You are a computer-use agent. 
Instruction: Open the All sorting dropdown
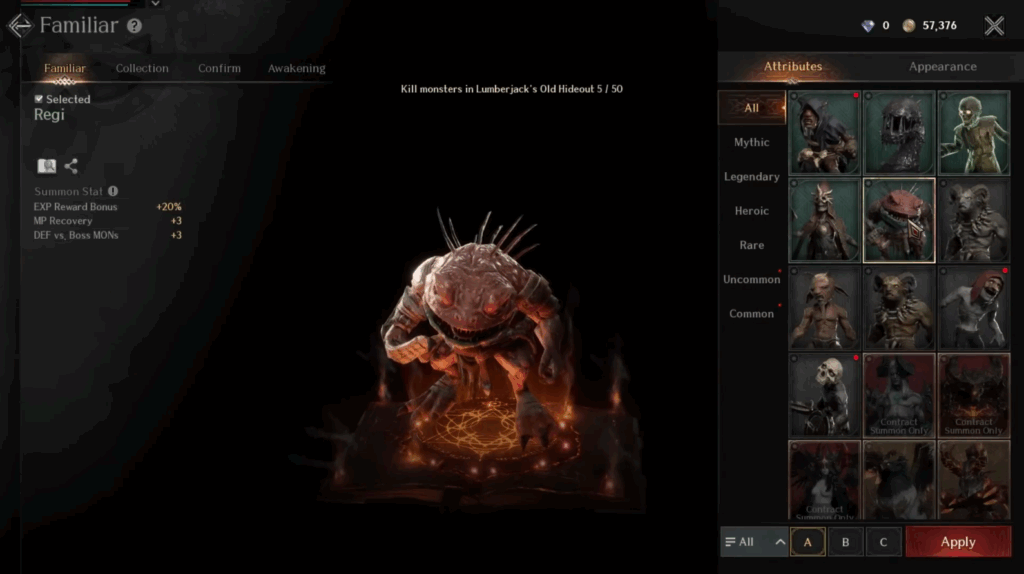click(x=754, y=542)
